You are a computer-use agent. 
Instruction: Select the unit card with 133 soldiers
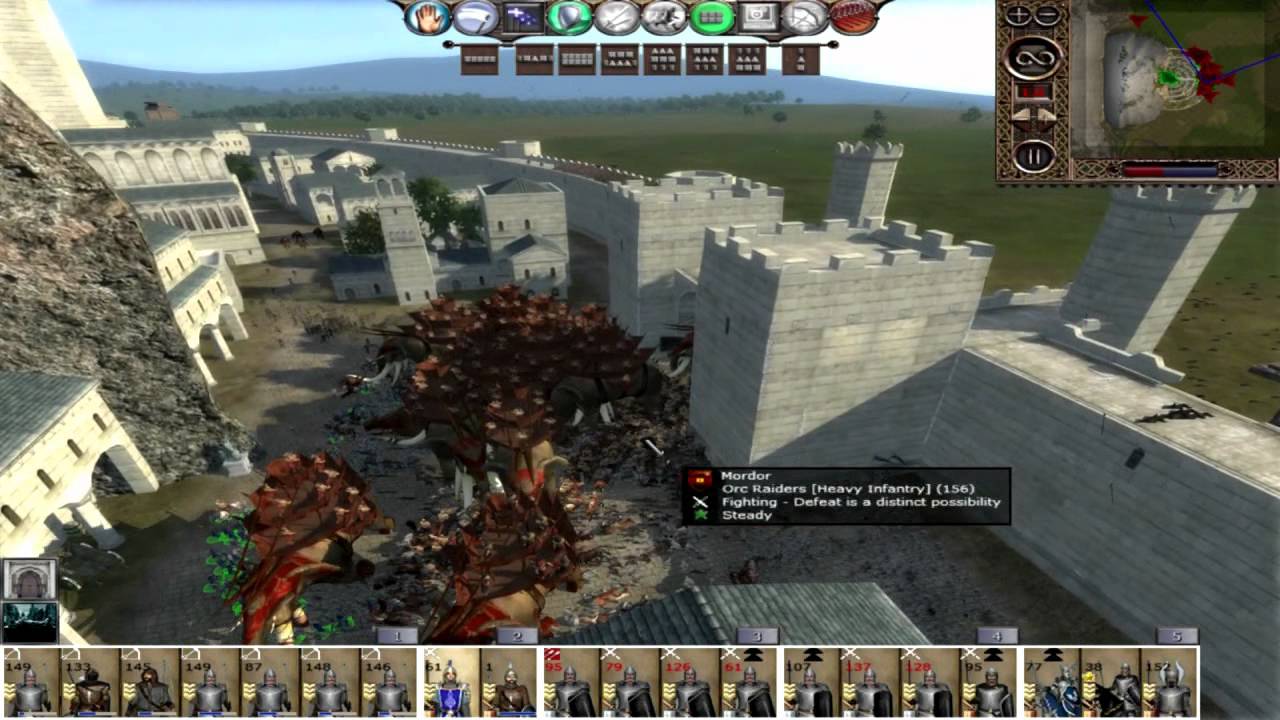90,682
